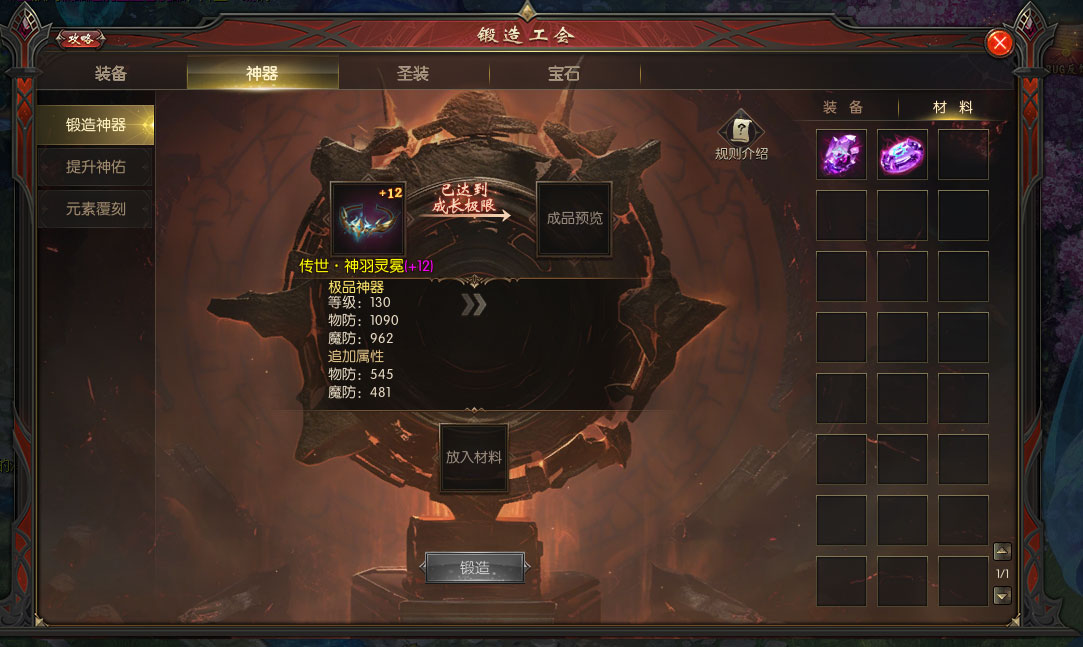Select 元素覆刻 in the side menu
1083x647 pixels.
click(x=96, y=210)
